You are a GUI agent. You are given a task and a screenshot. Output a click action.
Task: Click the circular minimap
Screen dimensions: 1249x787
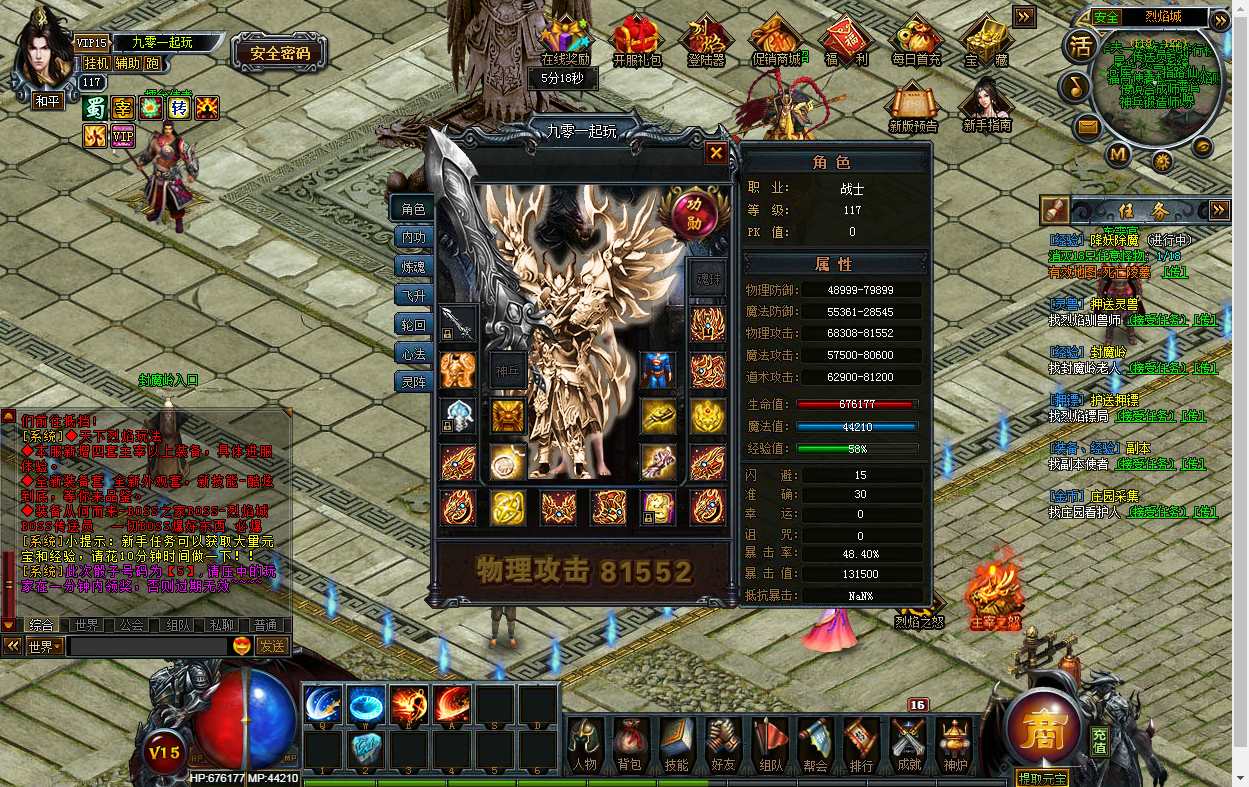[1153, 92]
